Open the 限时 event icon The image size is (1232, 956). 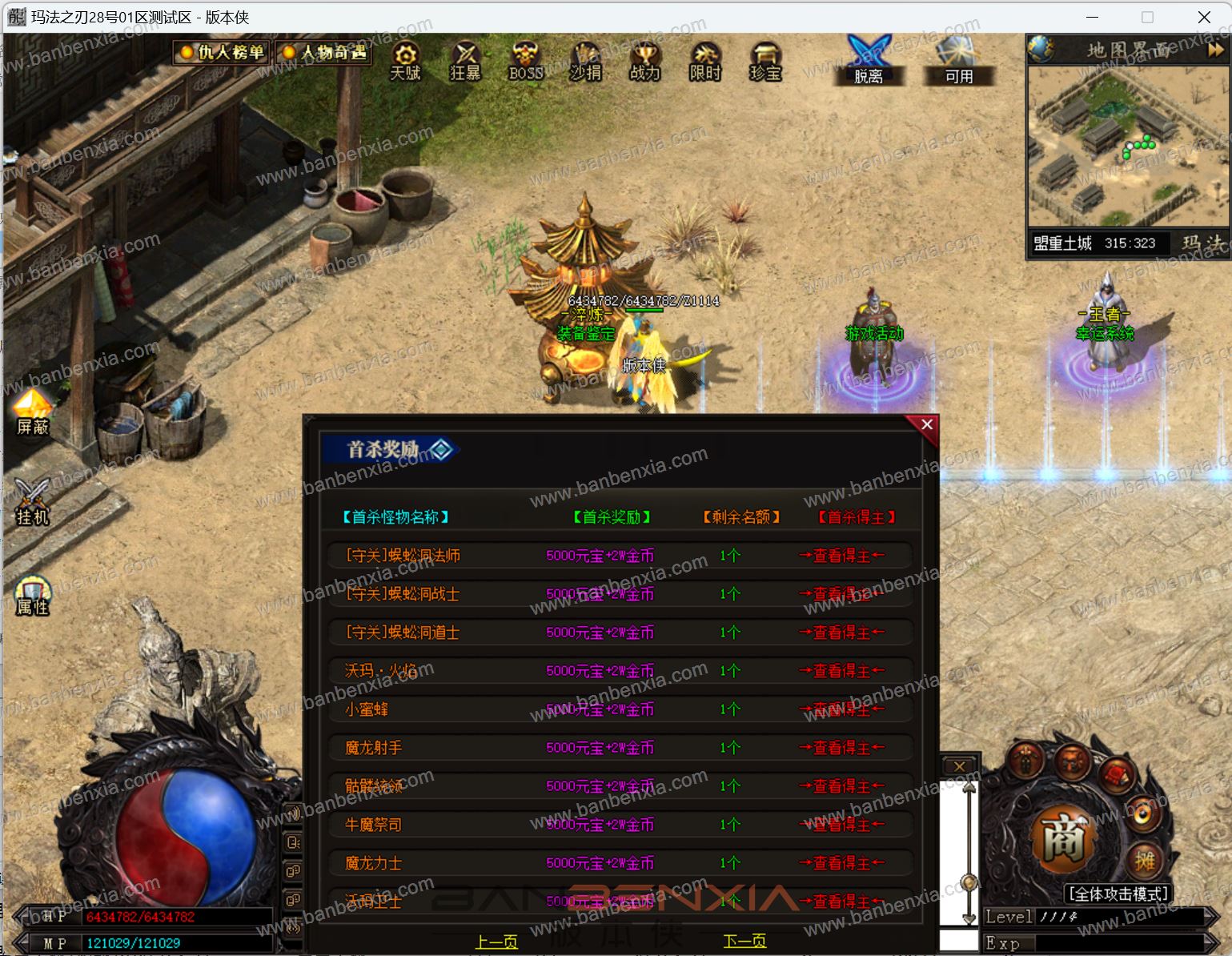705,61
